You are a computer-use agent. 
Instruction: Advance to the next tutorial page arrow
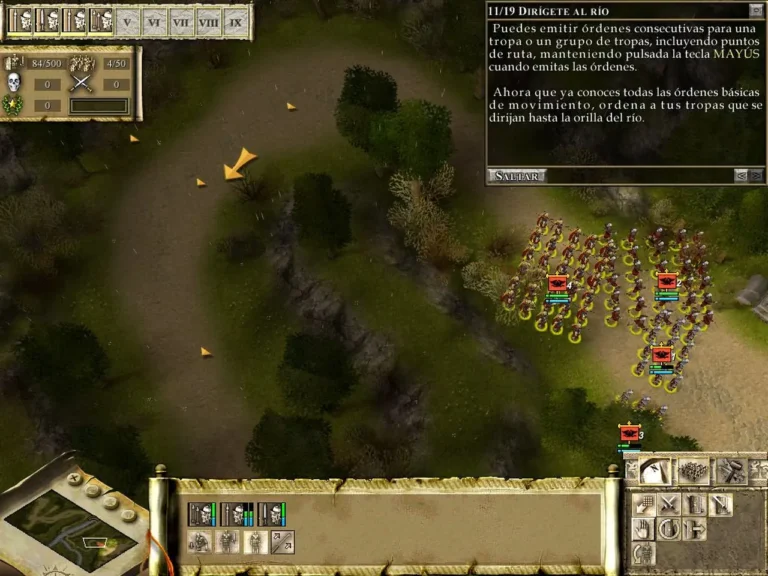point(757,176)
